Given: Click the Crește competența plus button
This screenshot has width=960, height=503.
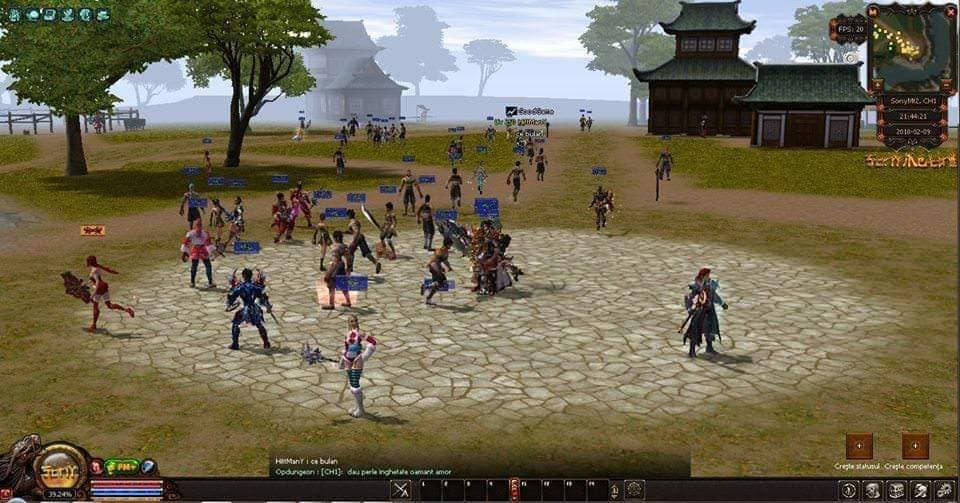Looking at the screenshot, I should [x=915, y=446].
